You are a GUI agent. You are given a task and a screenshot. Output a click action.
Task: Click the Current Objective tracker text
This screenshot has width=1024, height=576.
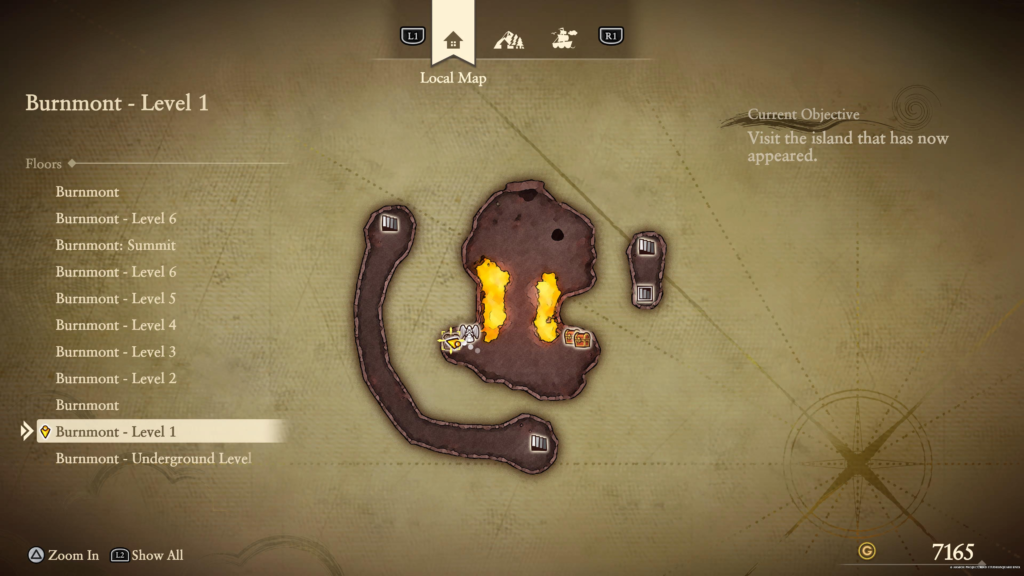[848, 137]
